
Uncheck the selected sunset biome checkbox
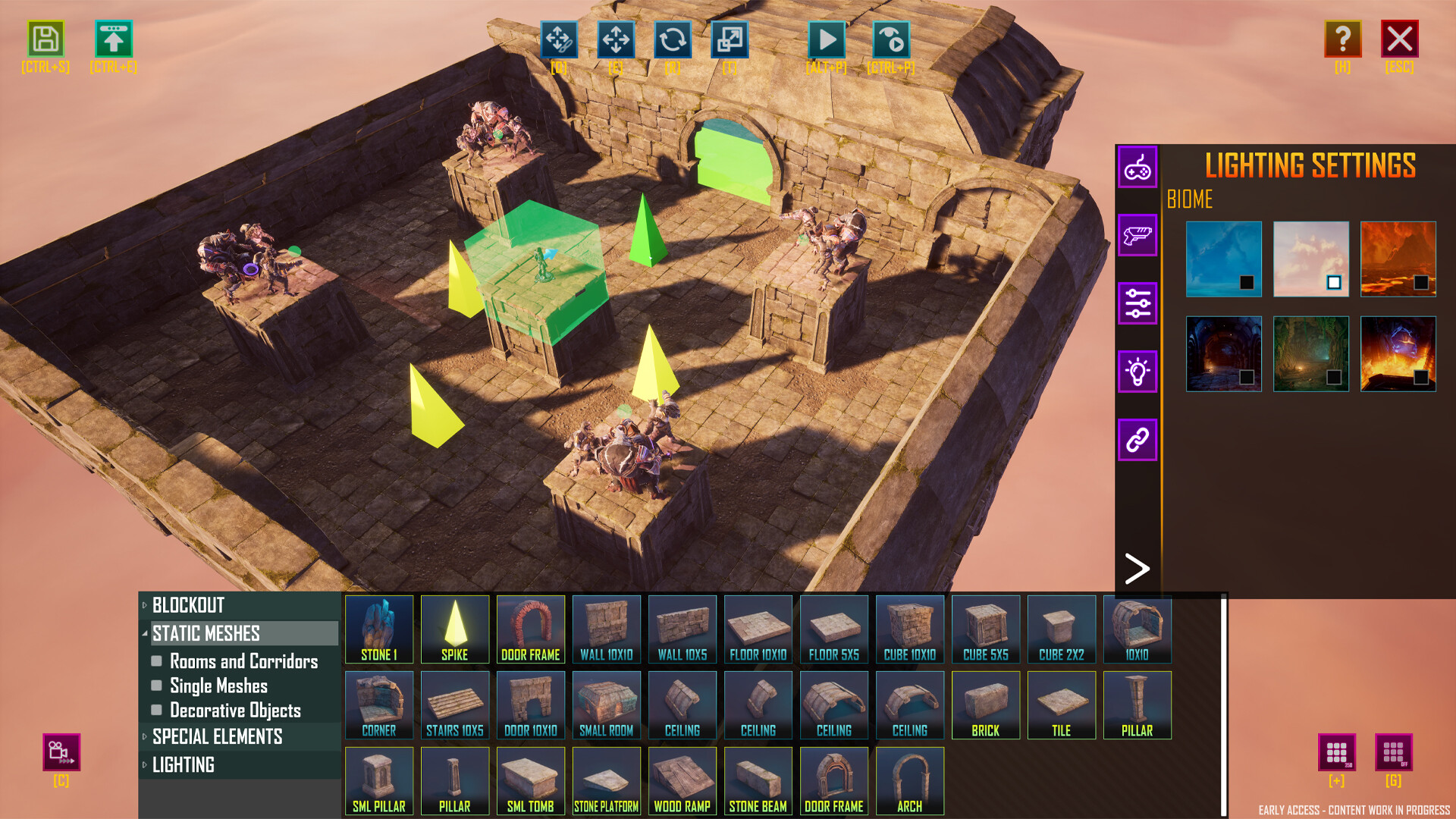click(1332, 282)
